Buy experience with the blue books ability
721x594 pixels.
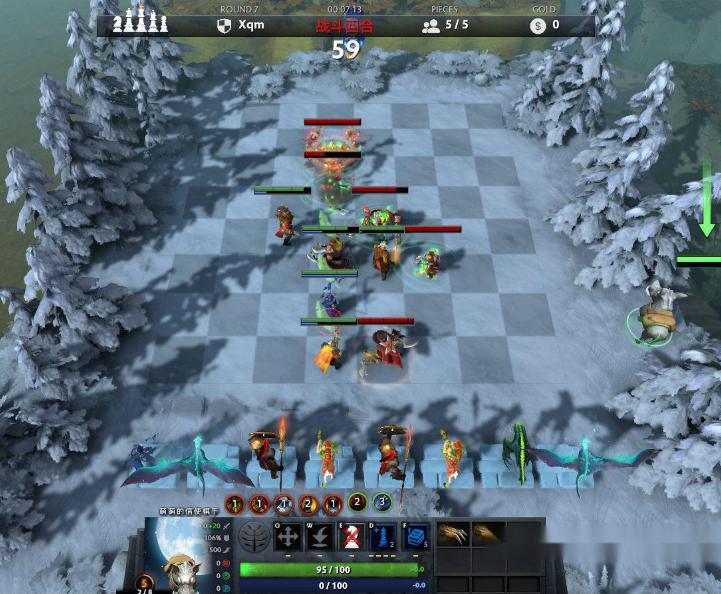pos(418,537)
